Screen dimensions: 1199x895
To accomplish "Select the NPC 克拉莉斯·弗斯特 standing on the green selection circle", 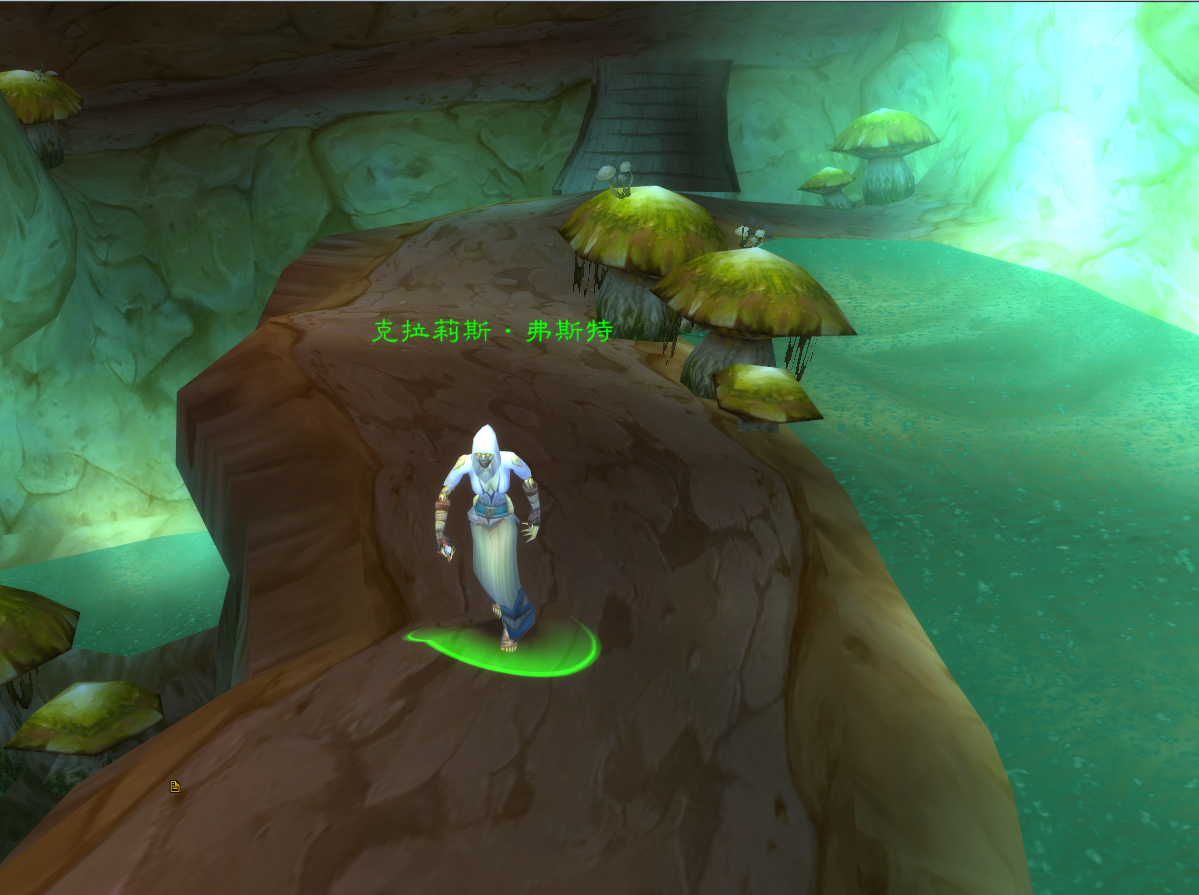I will [489, 530].
